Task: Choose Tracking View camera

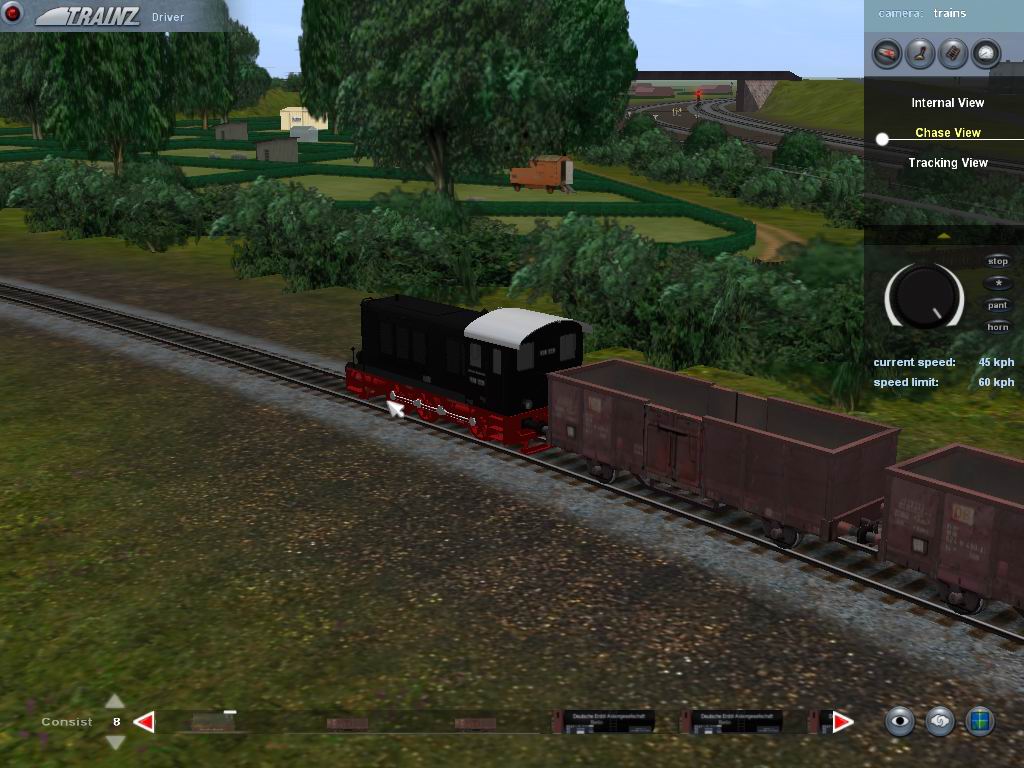Action: [947, 163]
